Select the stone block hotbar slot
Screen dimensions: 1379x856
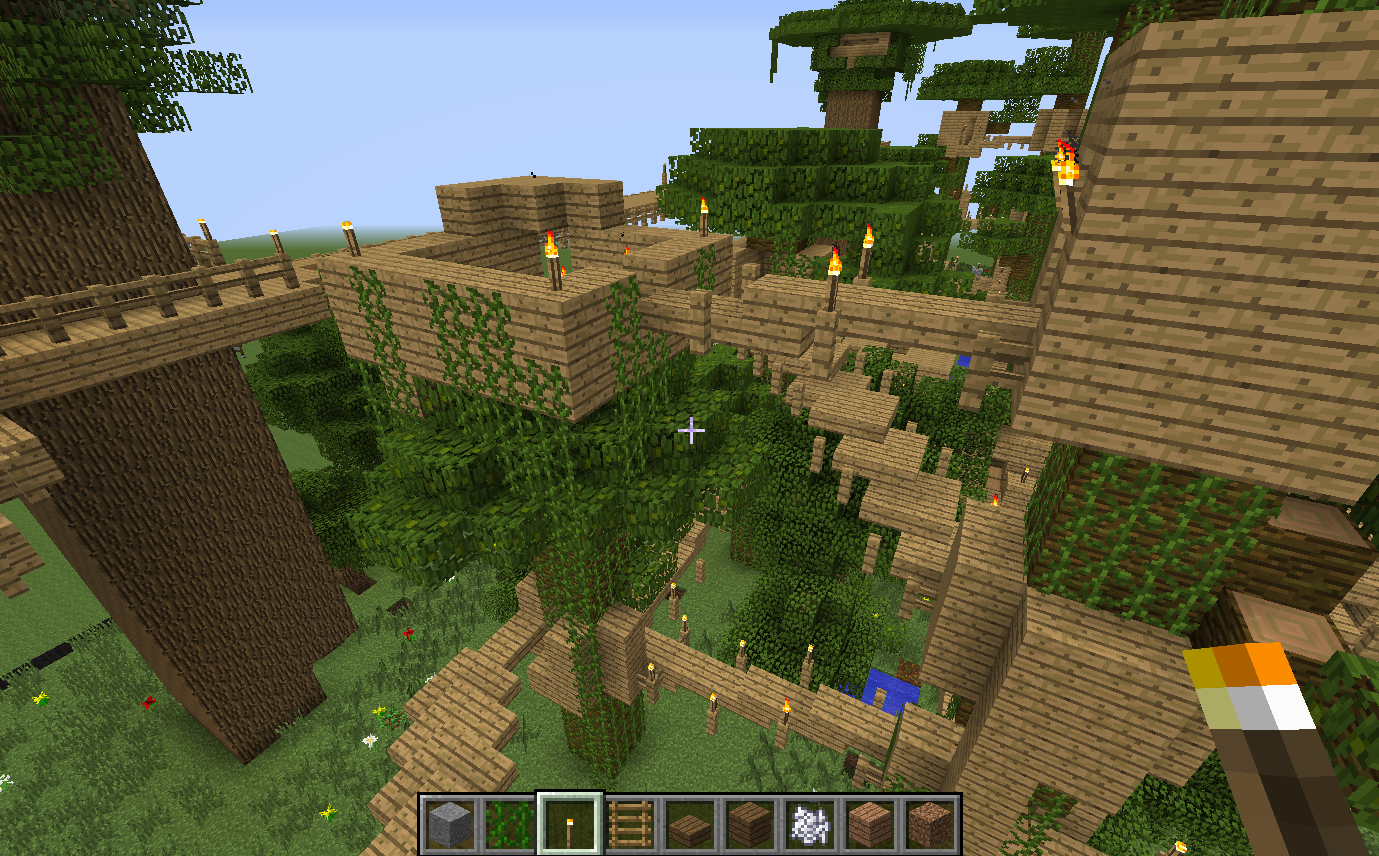449,824
